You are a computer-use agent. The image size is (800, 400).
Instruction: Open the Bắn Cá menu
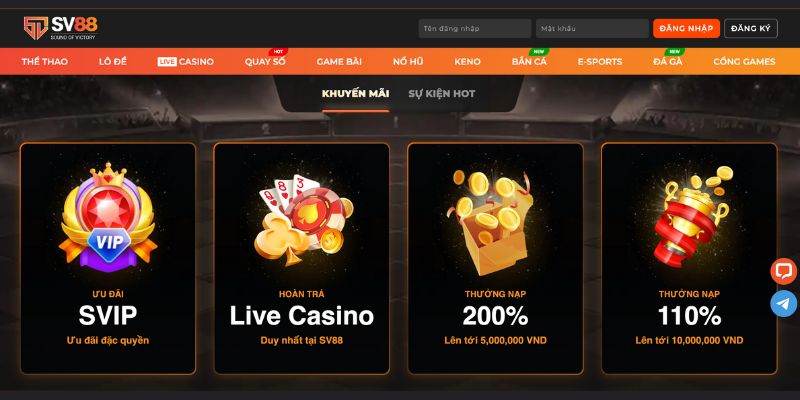529,62
